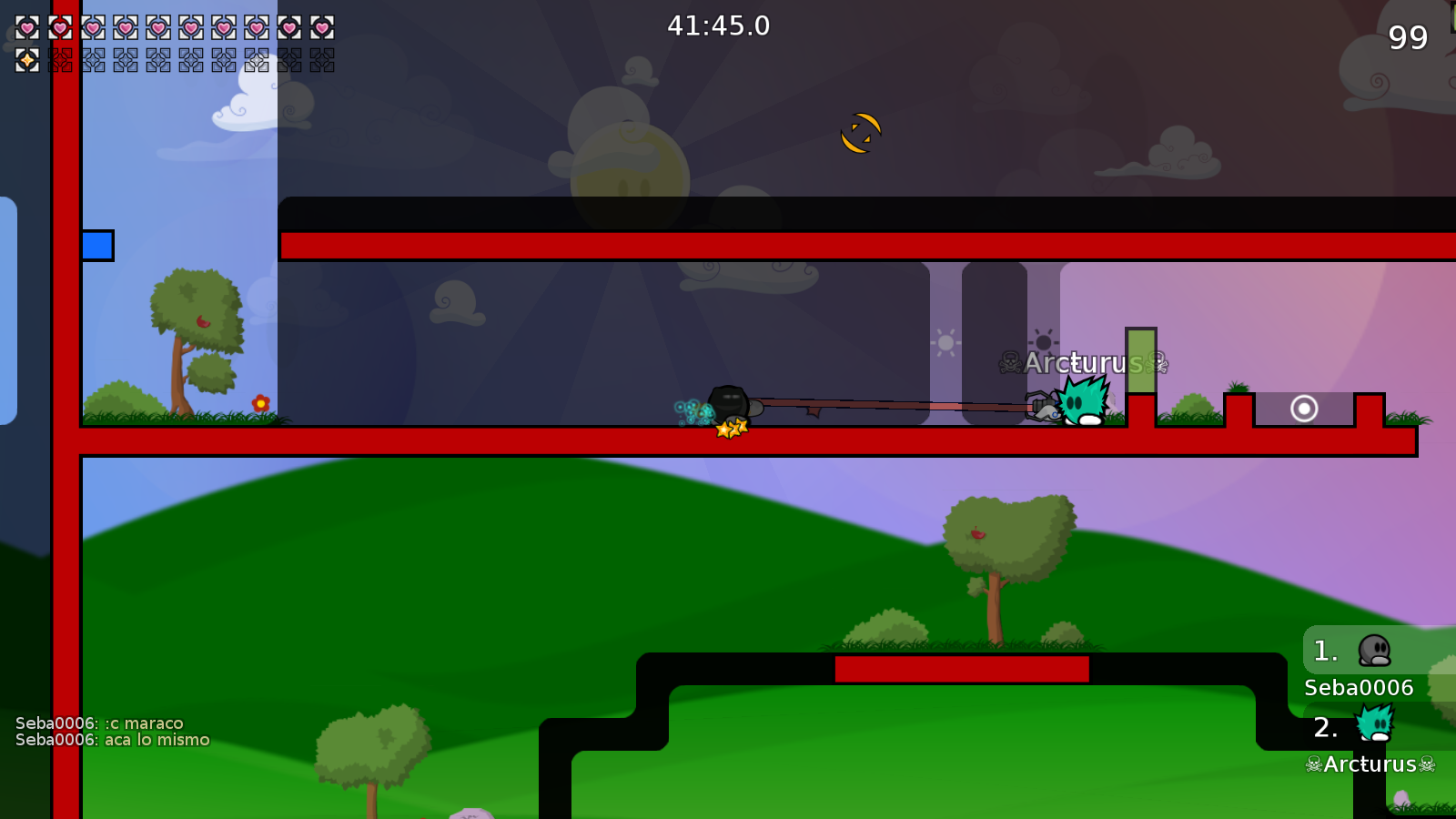The width and height of the screenshot is (1456, 819).
Task: Open the leaderboard entry numbered 1
Action: [1324, 650]
